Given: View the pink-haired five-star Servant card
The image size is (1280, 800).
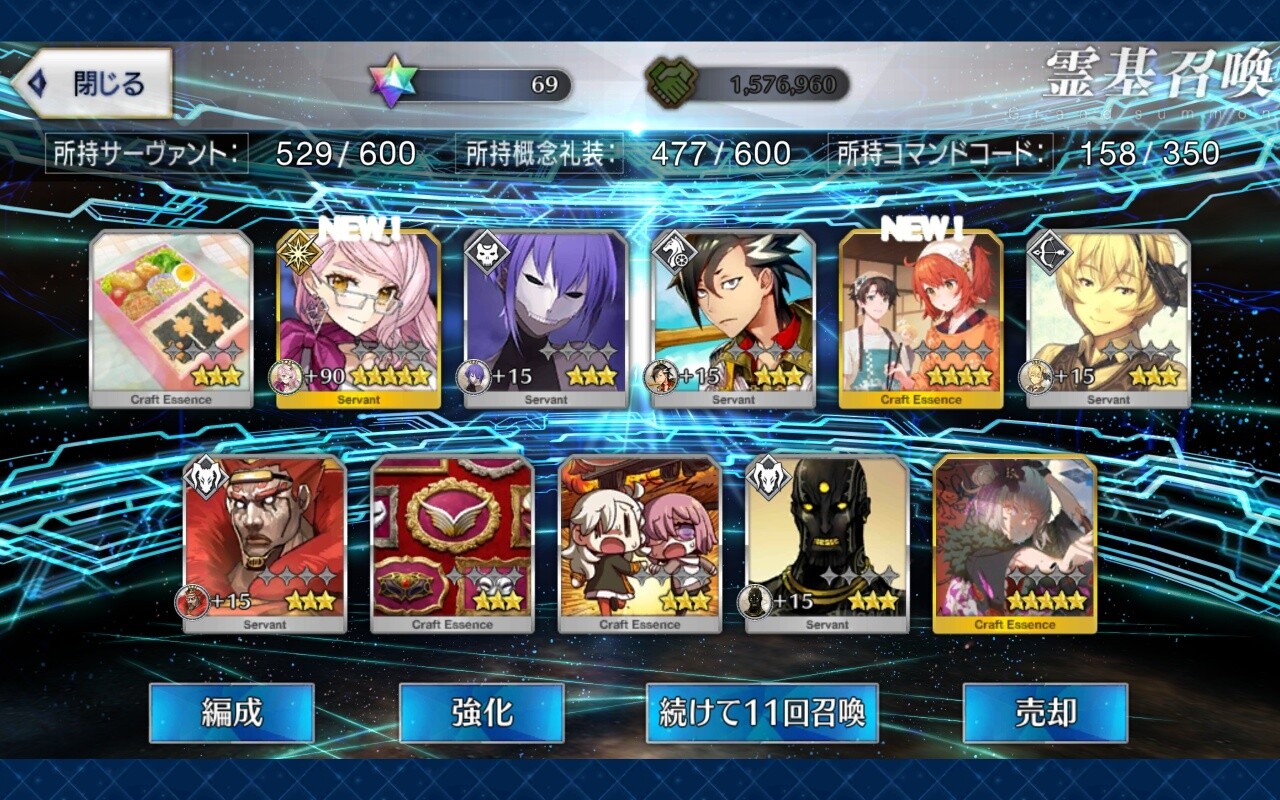Looking at the screenshot, I should click(358, 319).
